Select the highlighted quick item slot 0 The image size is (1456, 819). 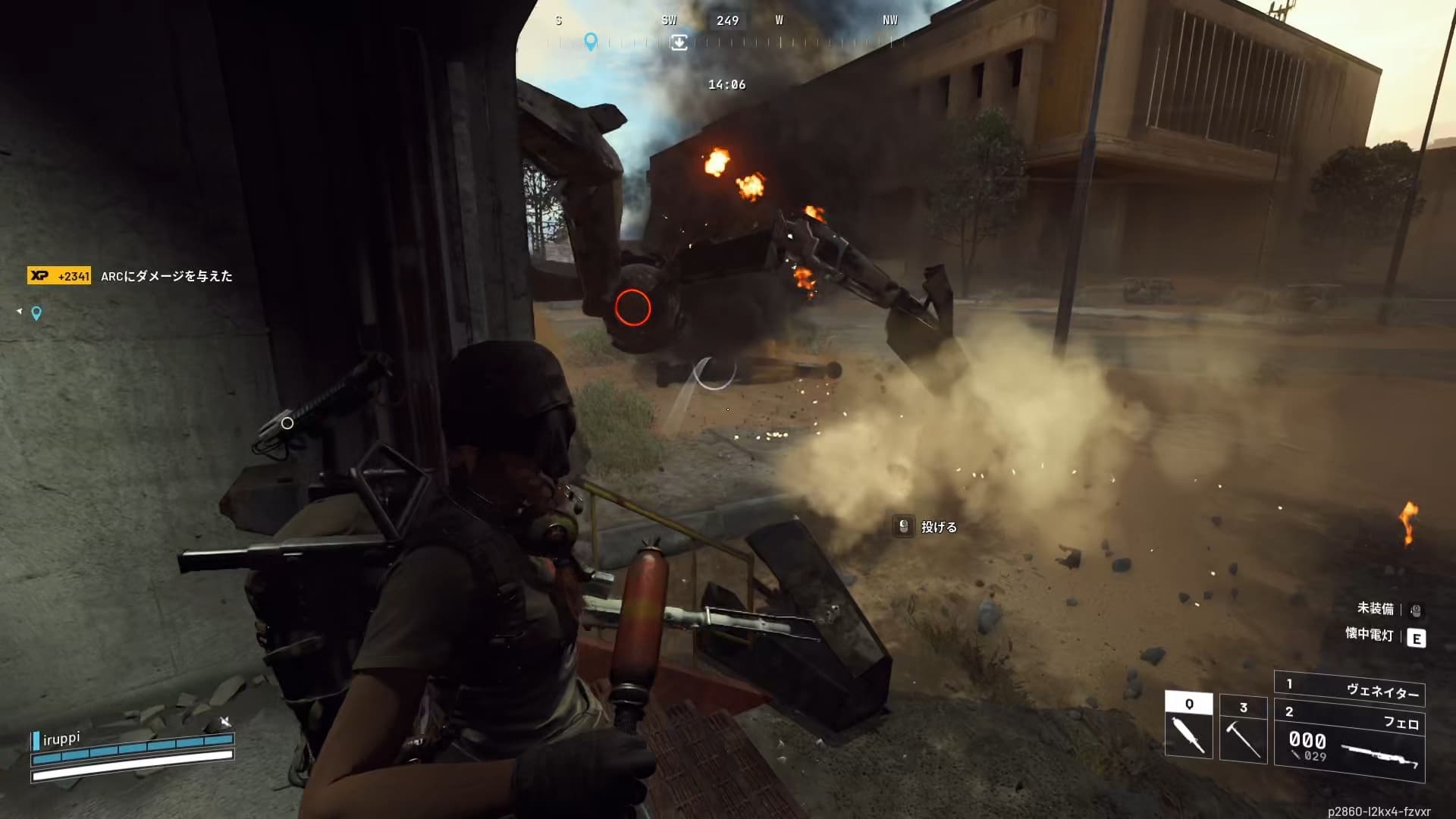pos(1188,726)
